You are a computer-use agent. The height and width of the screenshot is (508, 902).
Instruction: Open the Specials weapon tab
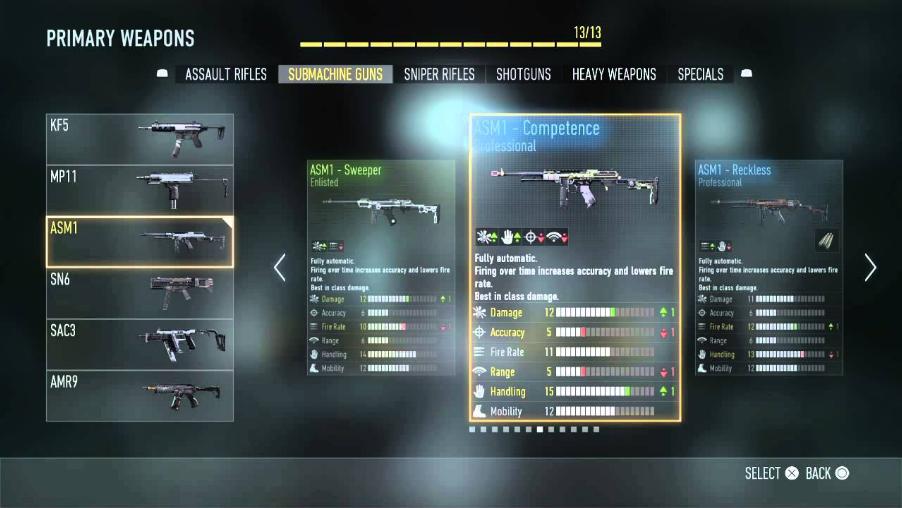pyautogui.click(x=700, y=74)
